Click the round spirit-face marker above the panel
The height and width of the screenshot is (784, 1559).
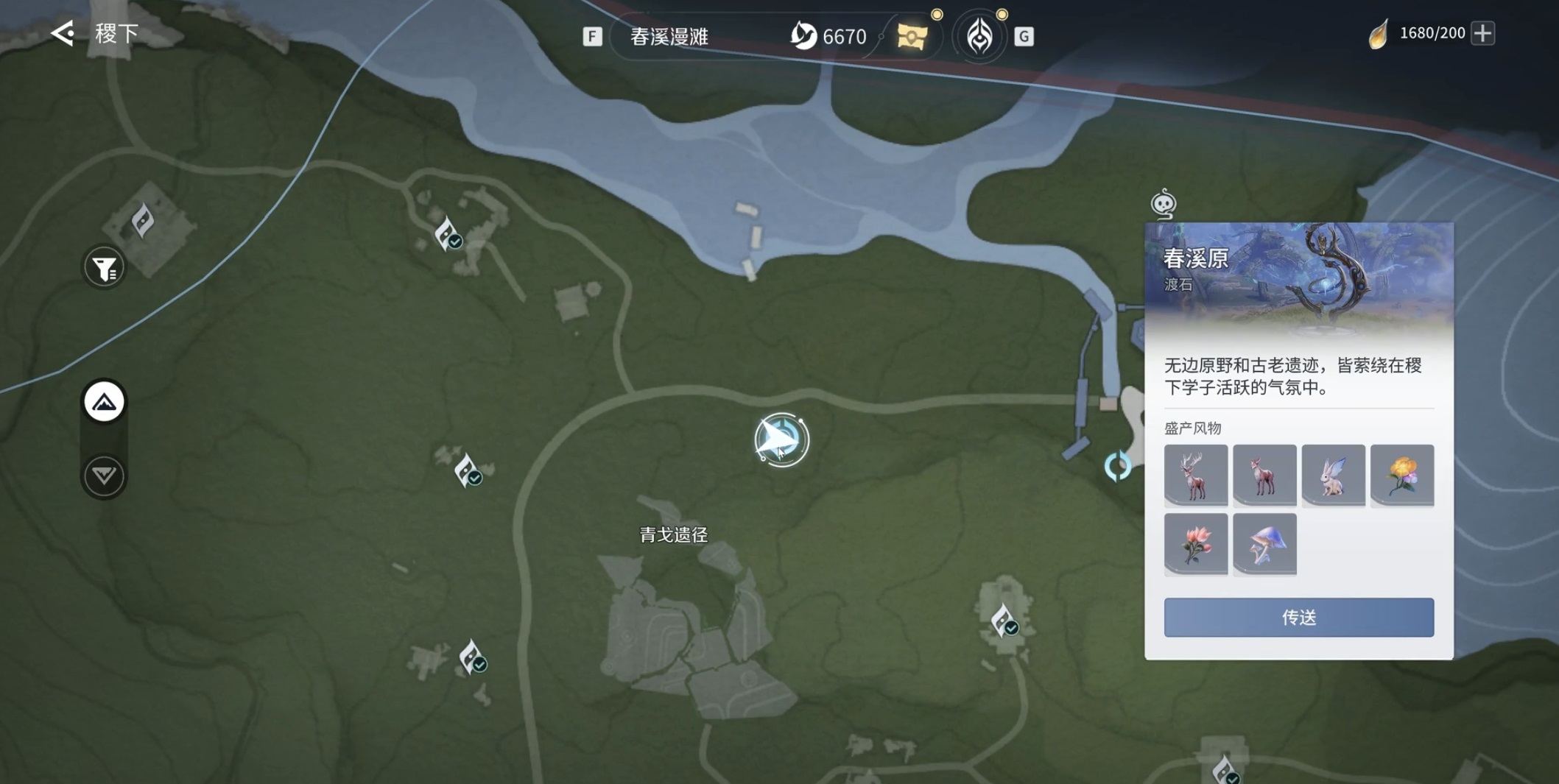coord(1164,204)
